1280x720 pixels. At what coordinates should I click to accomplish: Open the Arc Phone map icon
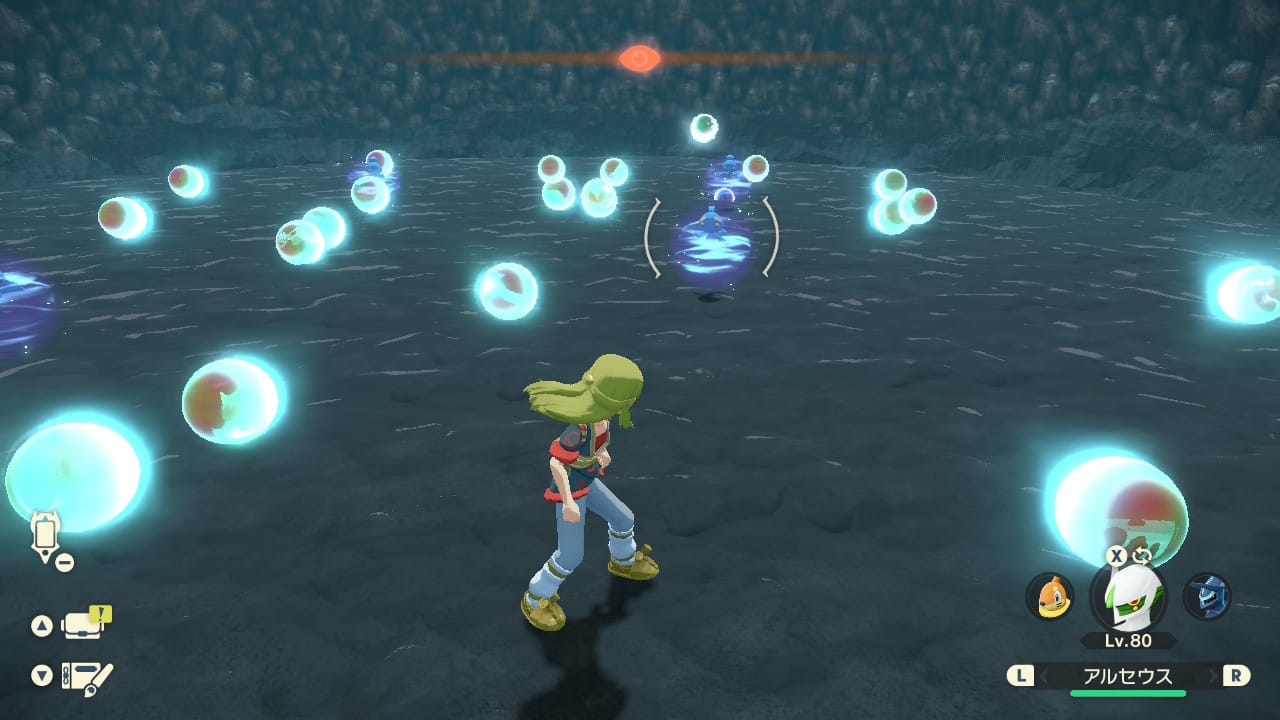point(46,537)
